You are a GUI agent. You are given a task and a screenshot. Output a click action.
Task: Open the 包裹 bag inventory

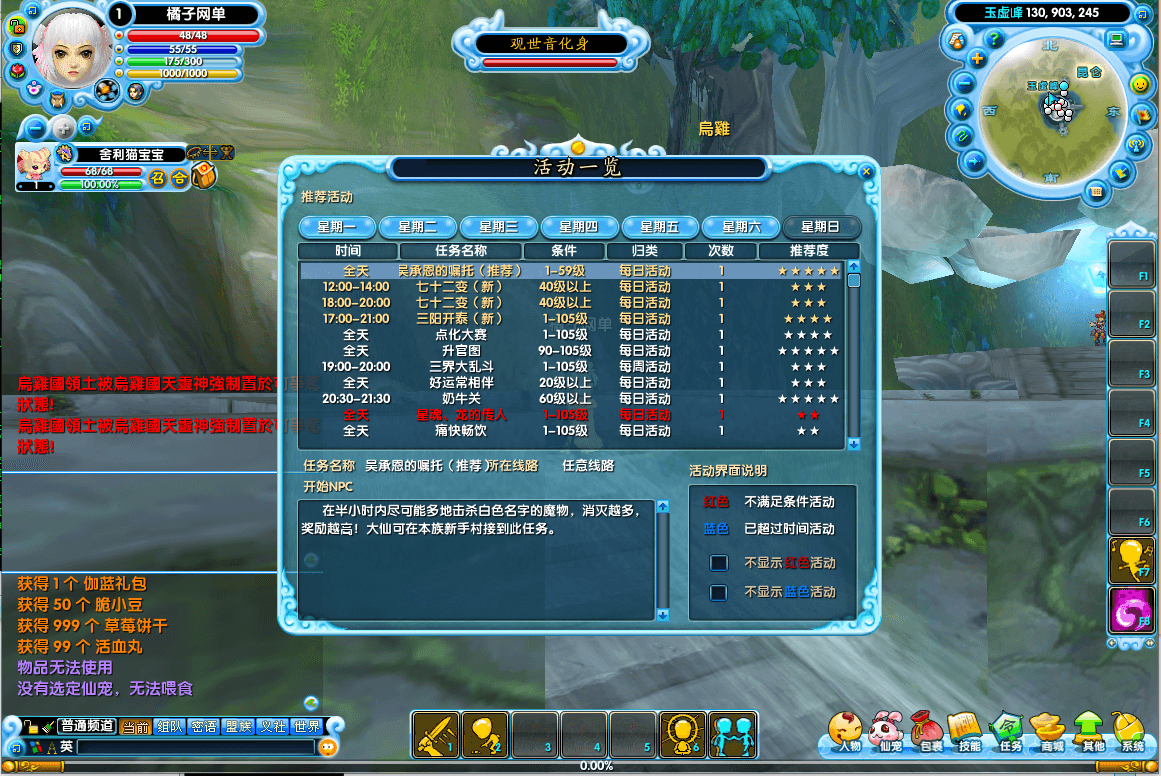929,733
